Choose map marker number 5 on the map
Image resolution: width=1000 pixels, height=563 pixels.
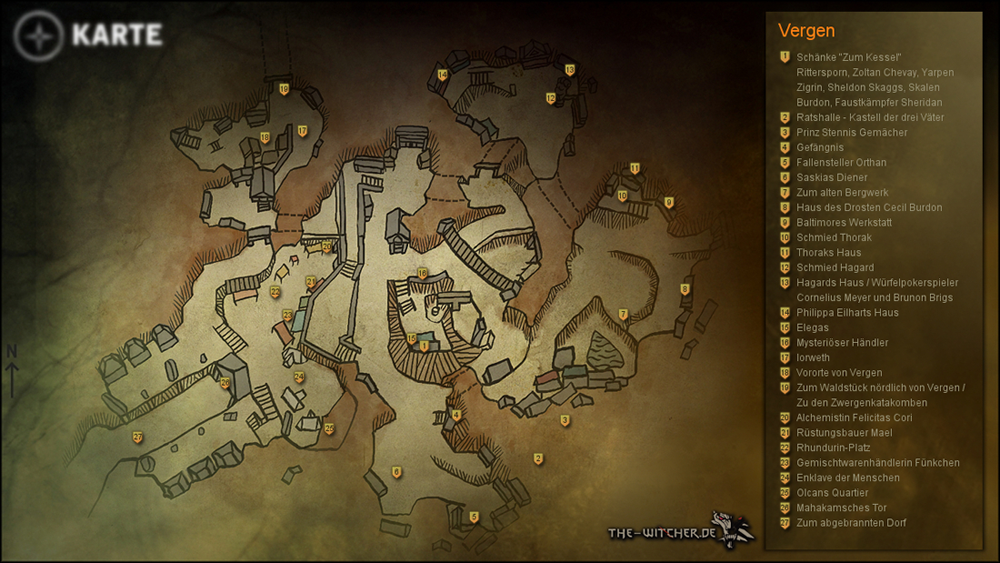(x=474, y=517)
